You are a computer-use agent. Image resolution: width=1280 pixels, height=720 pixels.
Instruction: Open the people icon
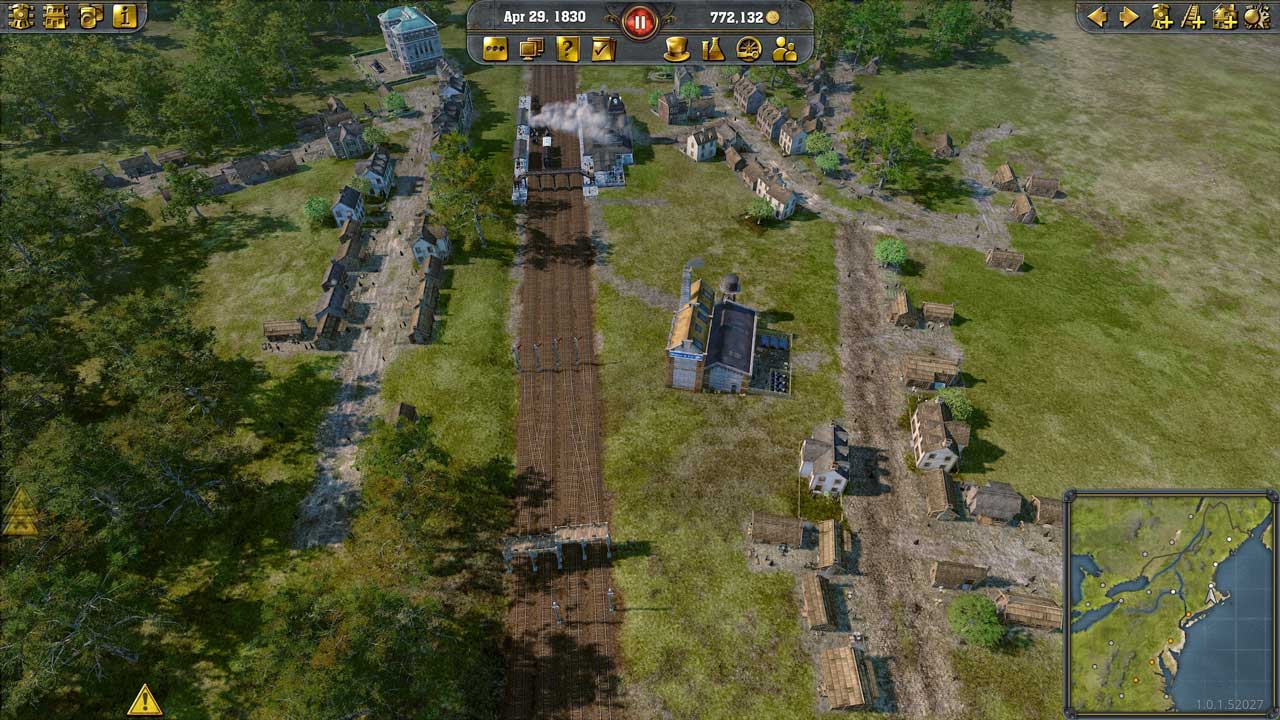click(784, 49)
